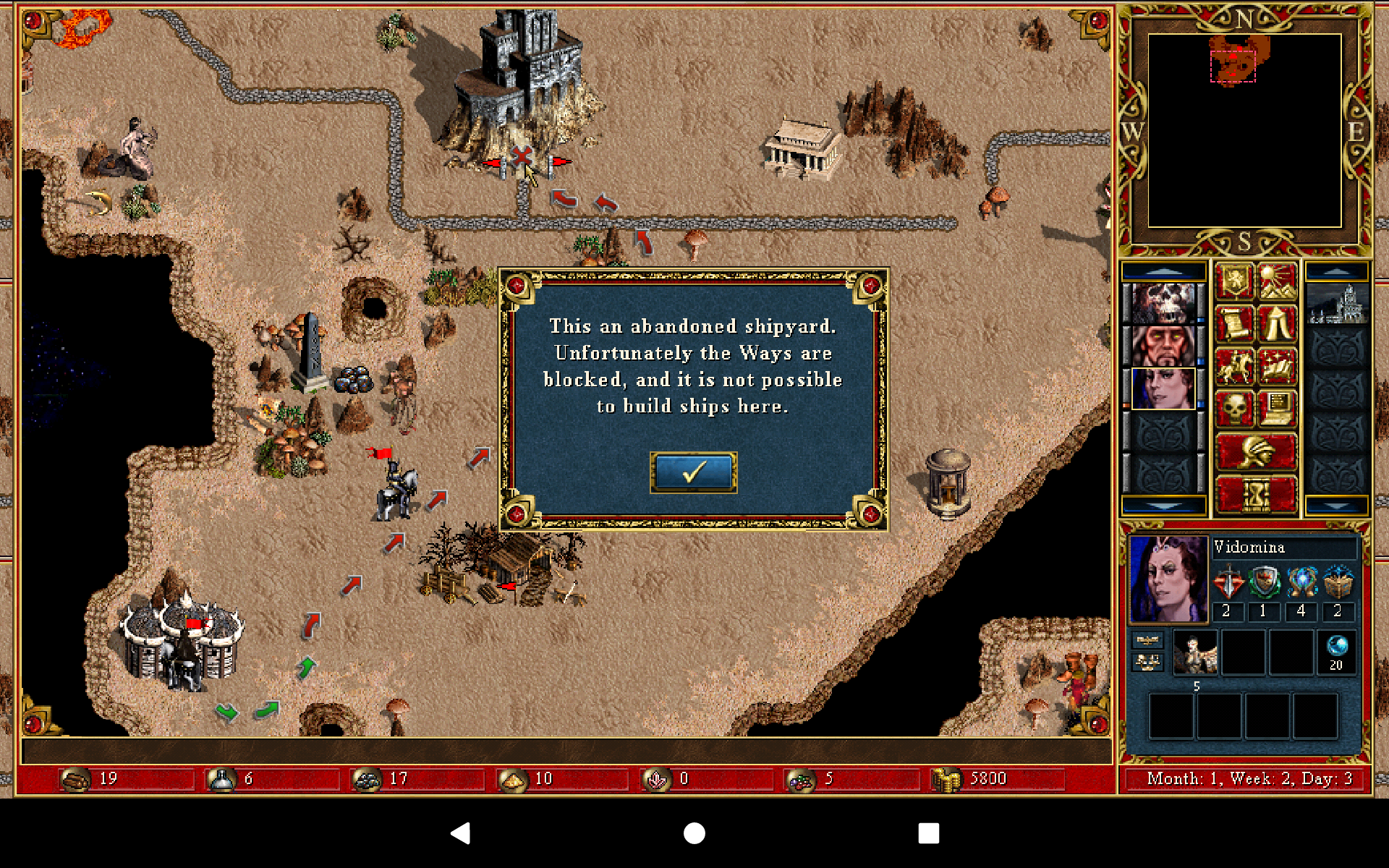
Task: Select the town in the town list
Action: click(x=1336, y=304)
